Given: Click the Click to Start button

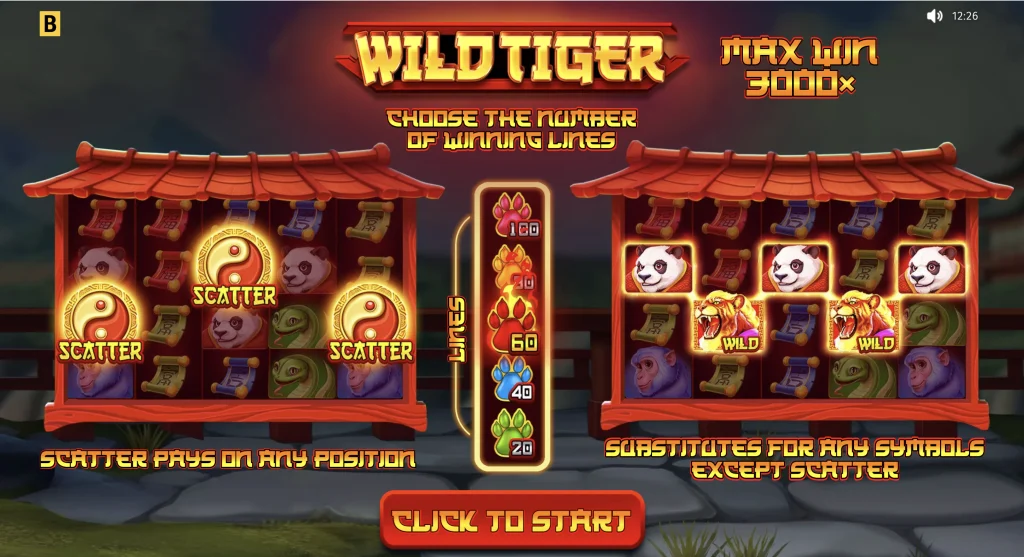Looking at the screenshot, I should [x=511, y=520].
